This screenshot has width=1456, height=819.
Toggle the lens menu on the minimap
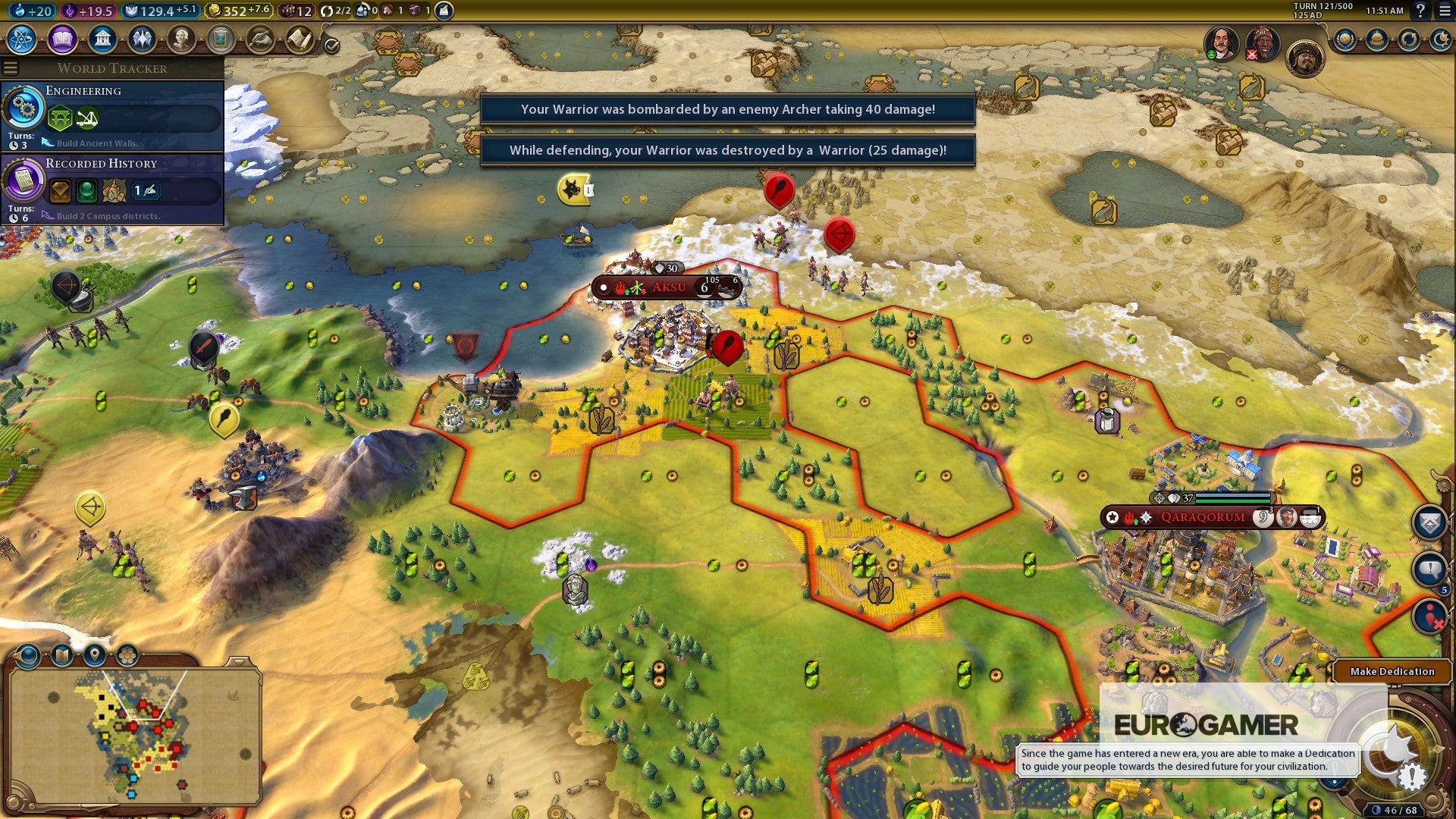click(x=28, y=654)
